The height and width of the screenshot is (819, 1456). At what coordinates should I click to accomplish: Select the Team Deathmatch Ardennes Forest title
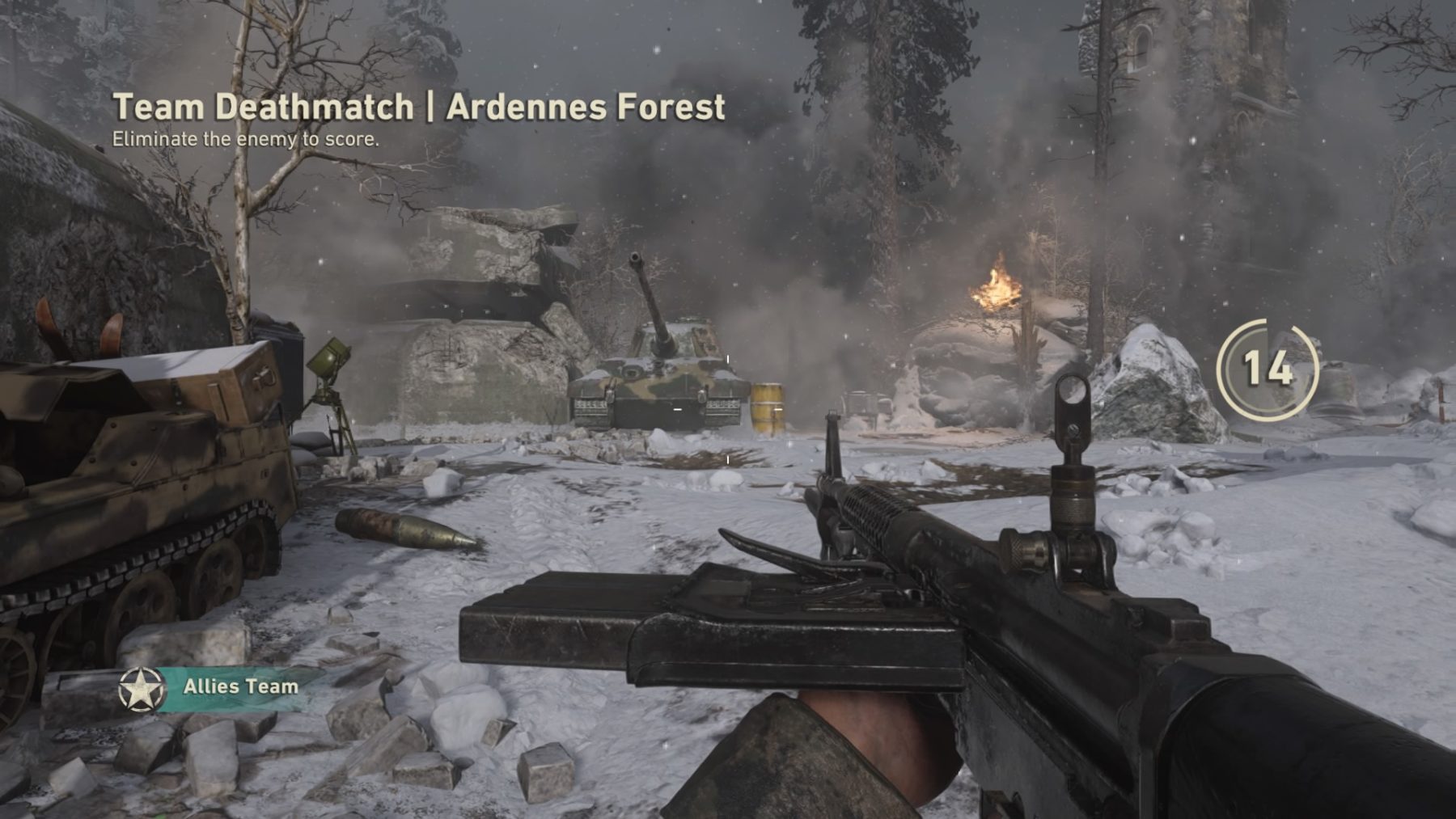click(418, 108)
